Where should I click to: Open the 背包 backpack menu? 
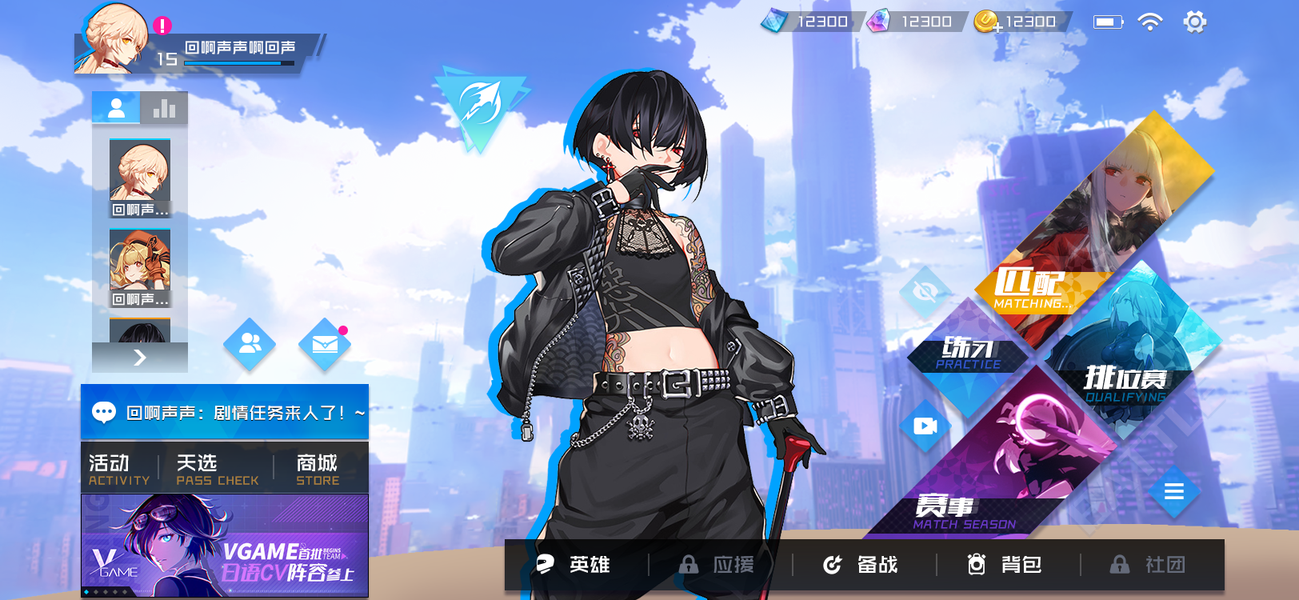coord(1006,565)
